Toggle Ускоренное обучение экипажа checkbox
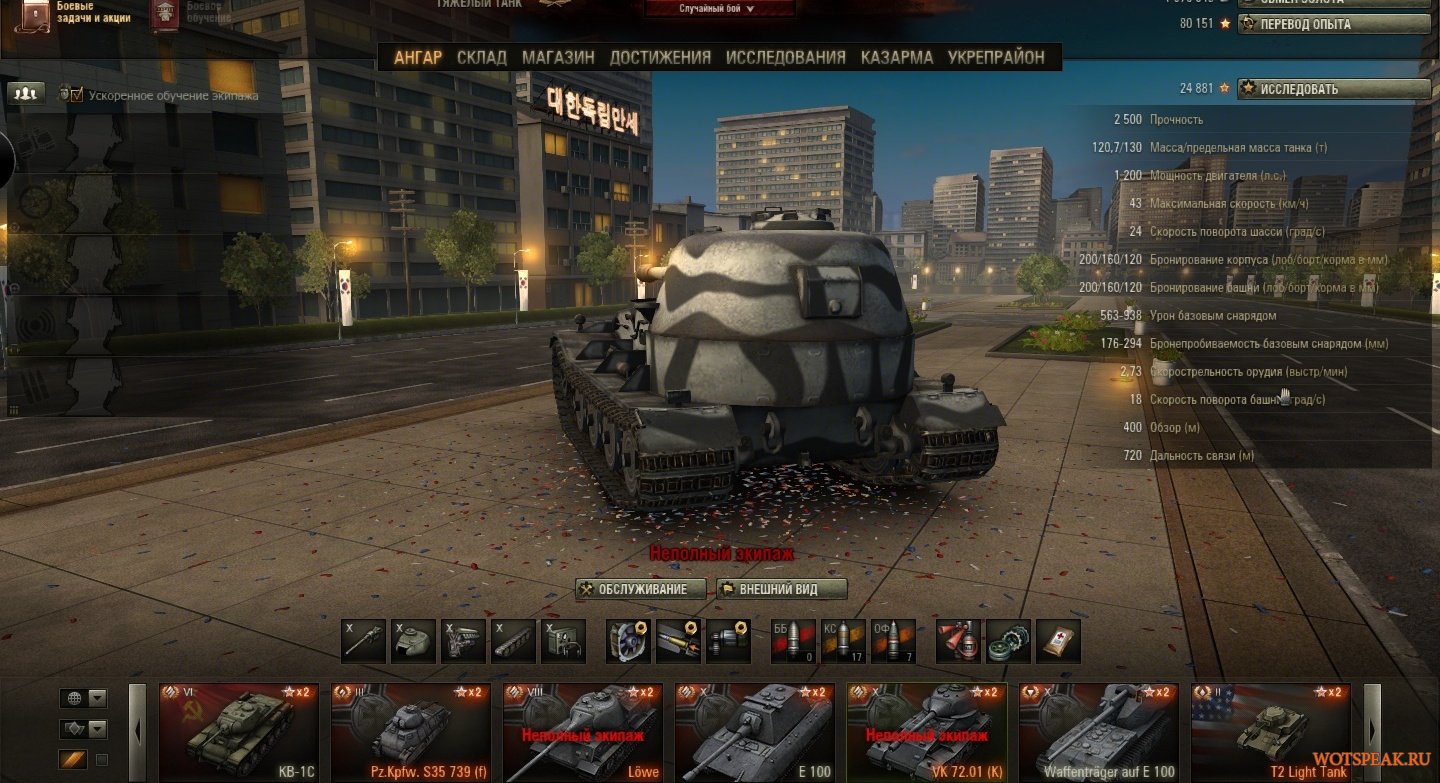Screen dimensions: 1440x783 click(77, 95)
